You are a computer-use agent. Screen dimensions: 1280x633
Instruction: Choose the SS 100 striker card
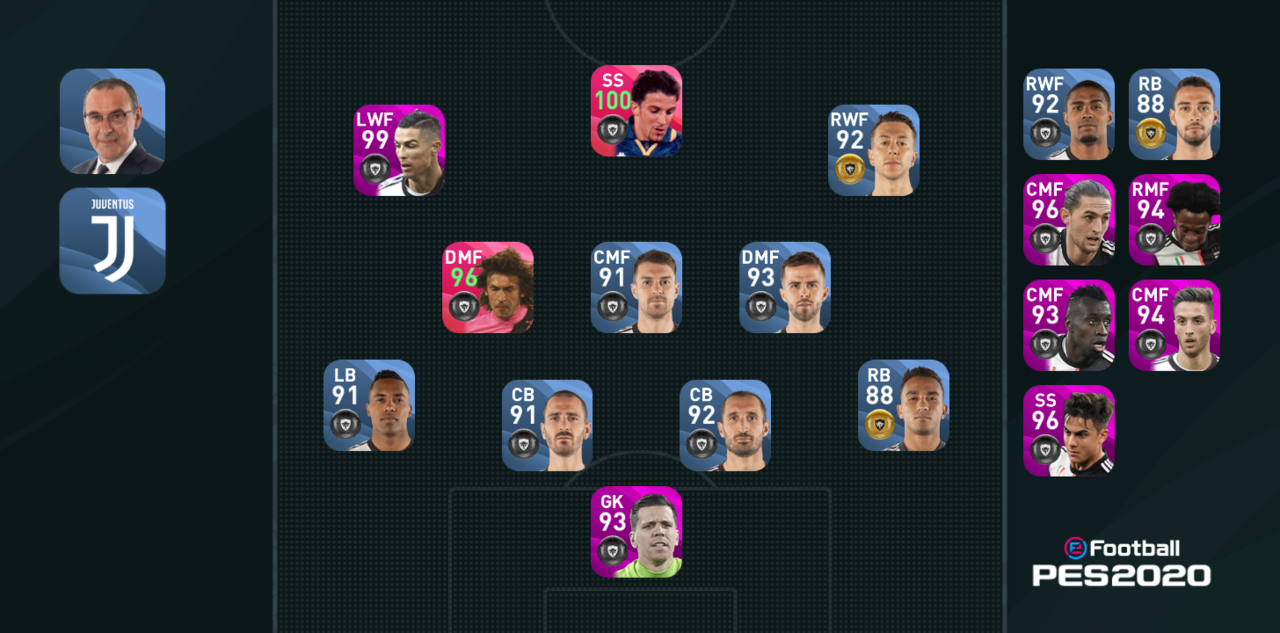coord(636,111)
